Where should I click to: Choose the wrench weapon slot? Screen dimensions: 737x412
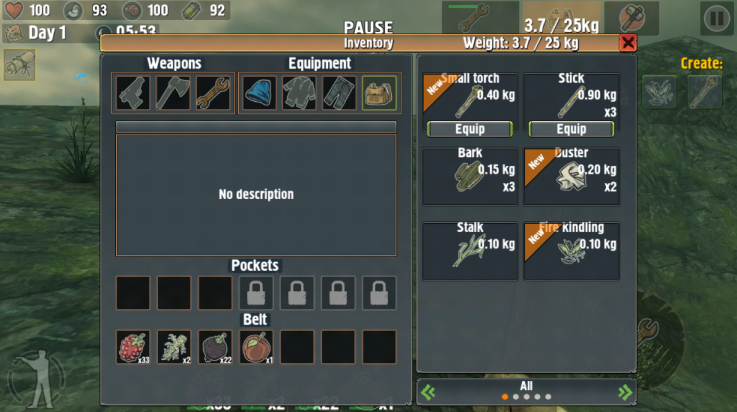214,93
